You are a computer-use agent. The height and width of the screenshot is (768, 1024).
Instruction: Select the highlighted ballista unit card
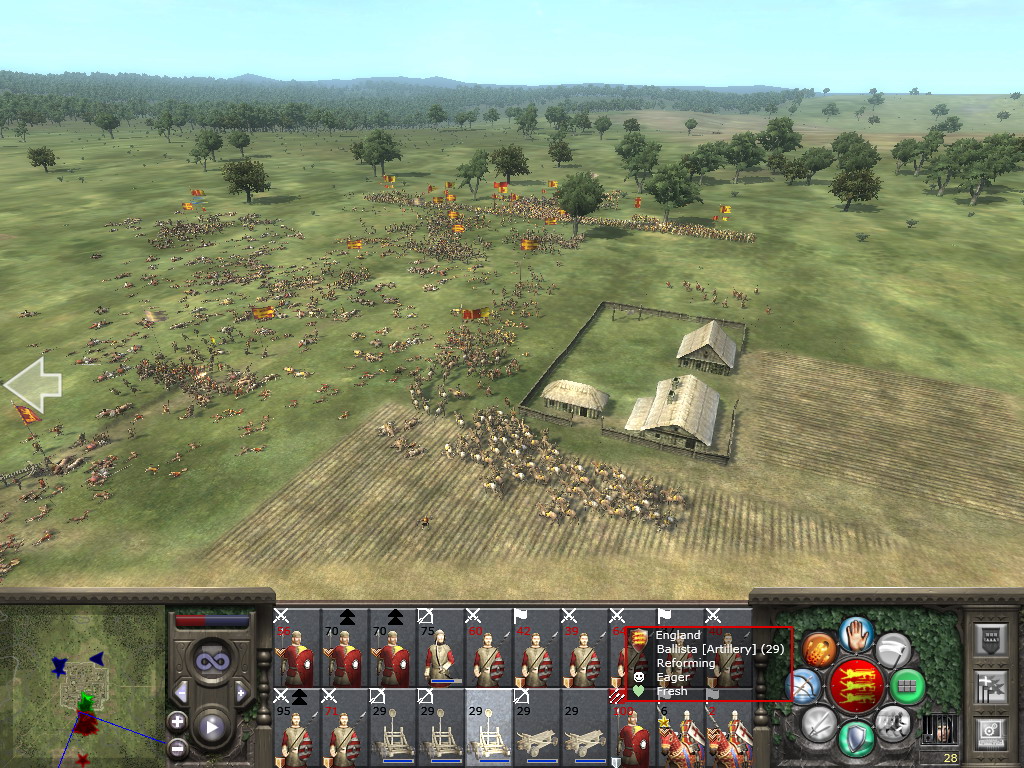[488, 729]
